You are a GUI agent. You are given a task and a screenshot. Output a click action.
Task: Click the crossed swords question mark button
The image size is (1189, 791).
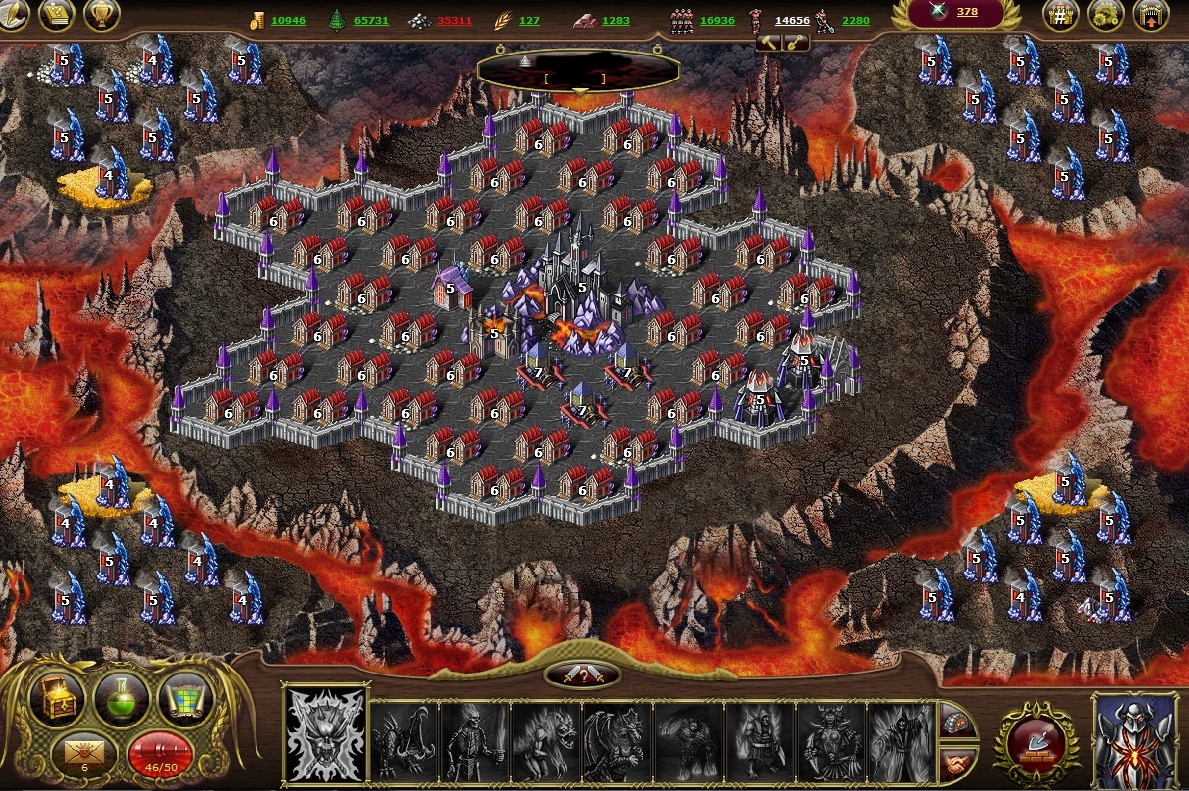tap(582, 675)
